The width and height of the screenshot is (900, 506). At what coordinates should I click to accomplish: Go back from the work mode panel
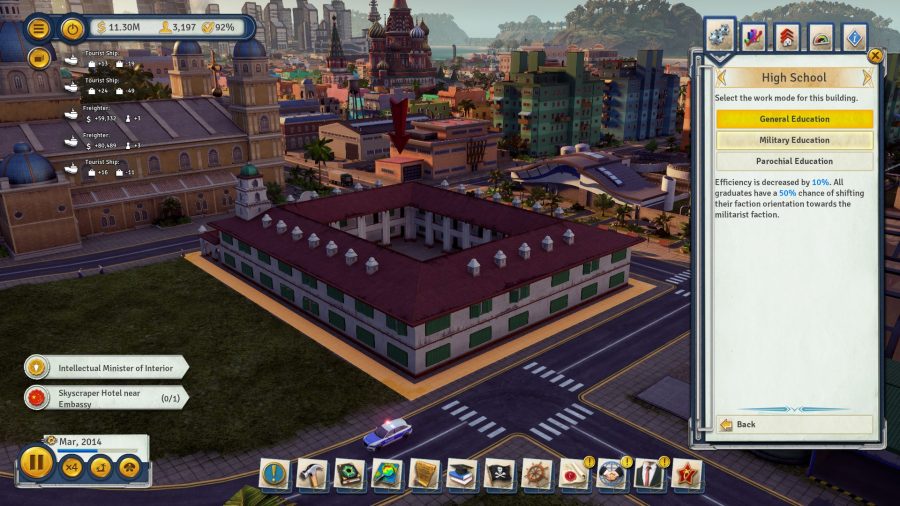point(794,424)
